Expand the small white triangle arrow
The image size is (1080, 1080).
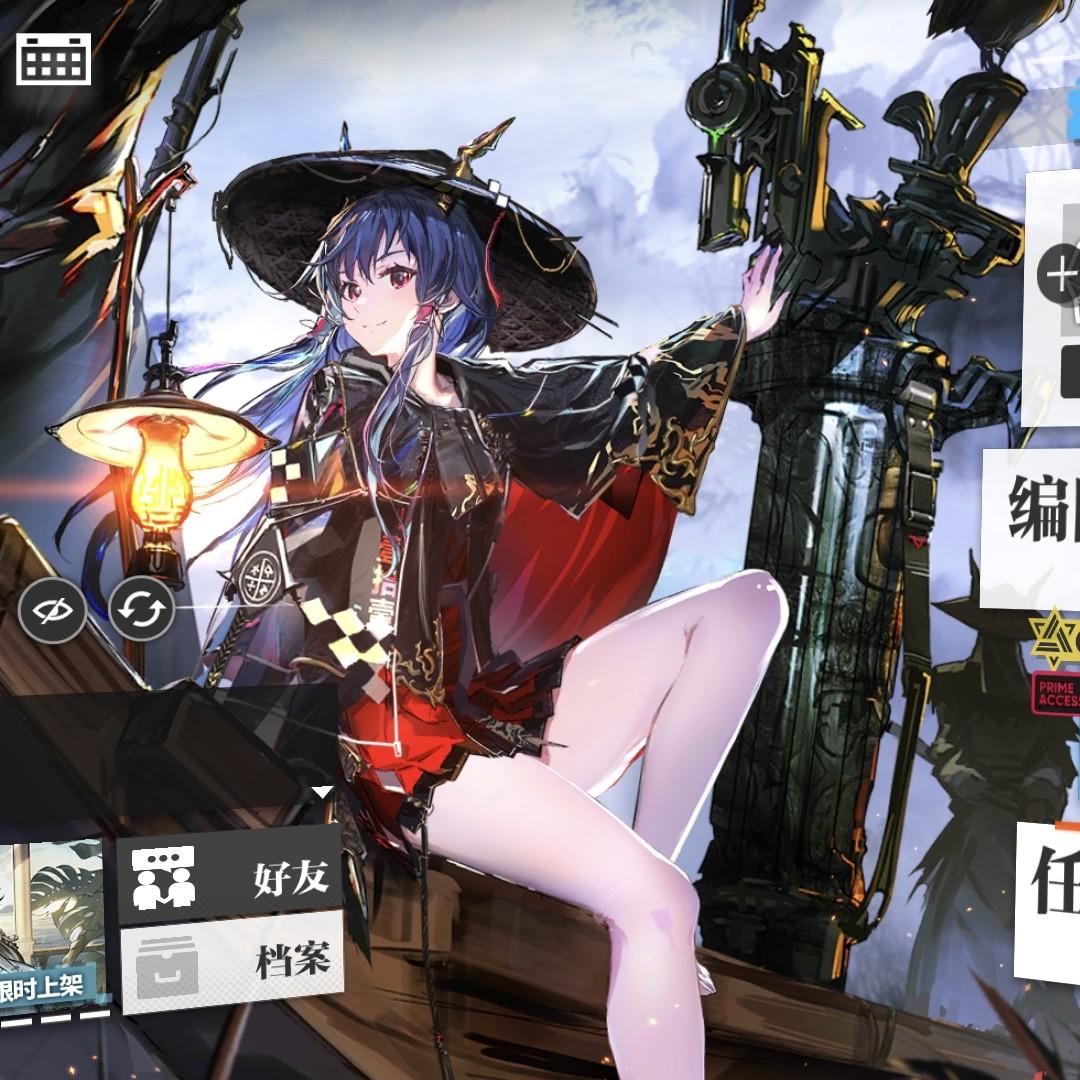322,793
